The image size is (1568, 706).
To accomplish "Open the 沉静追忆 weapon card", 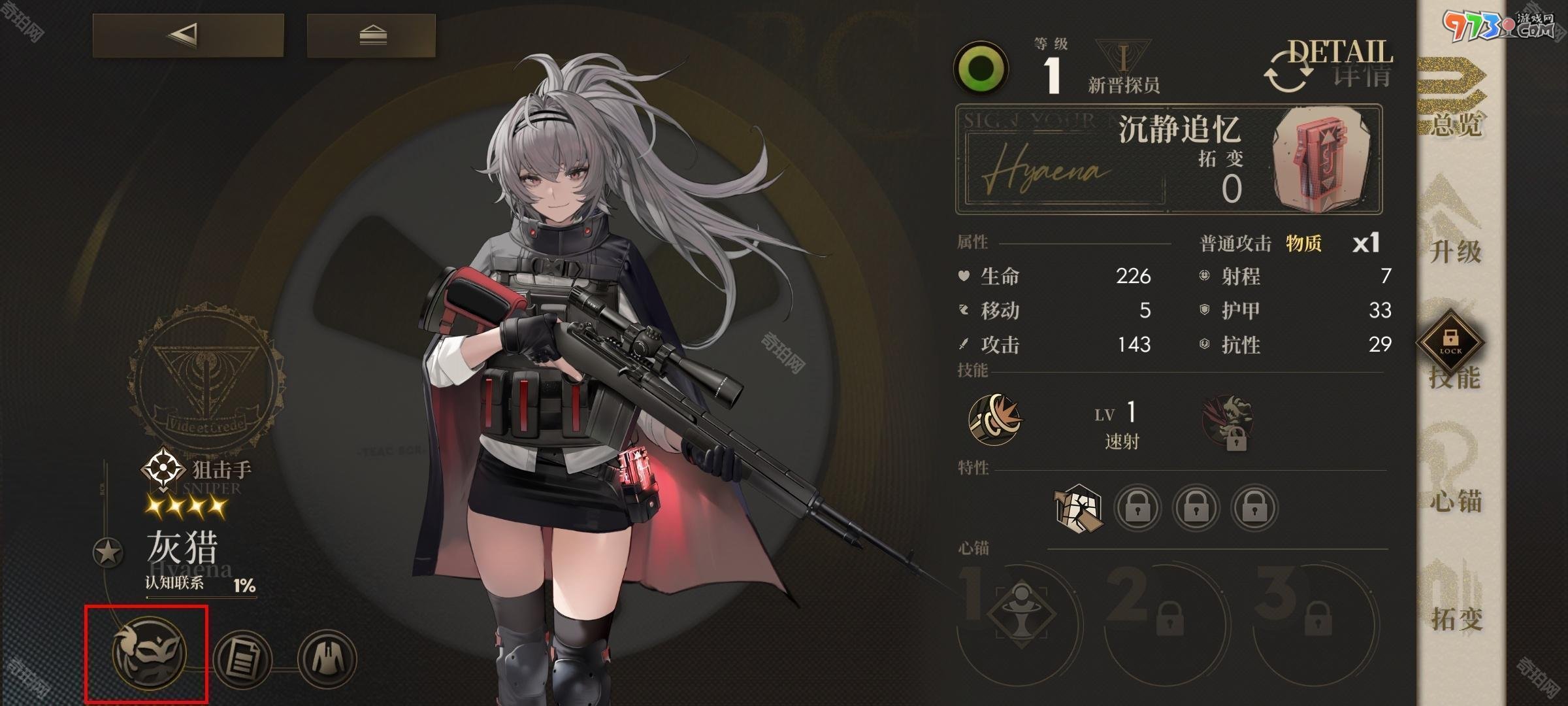I will click(x=1168, y=160).
